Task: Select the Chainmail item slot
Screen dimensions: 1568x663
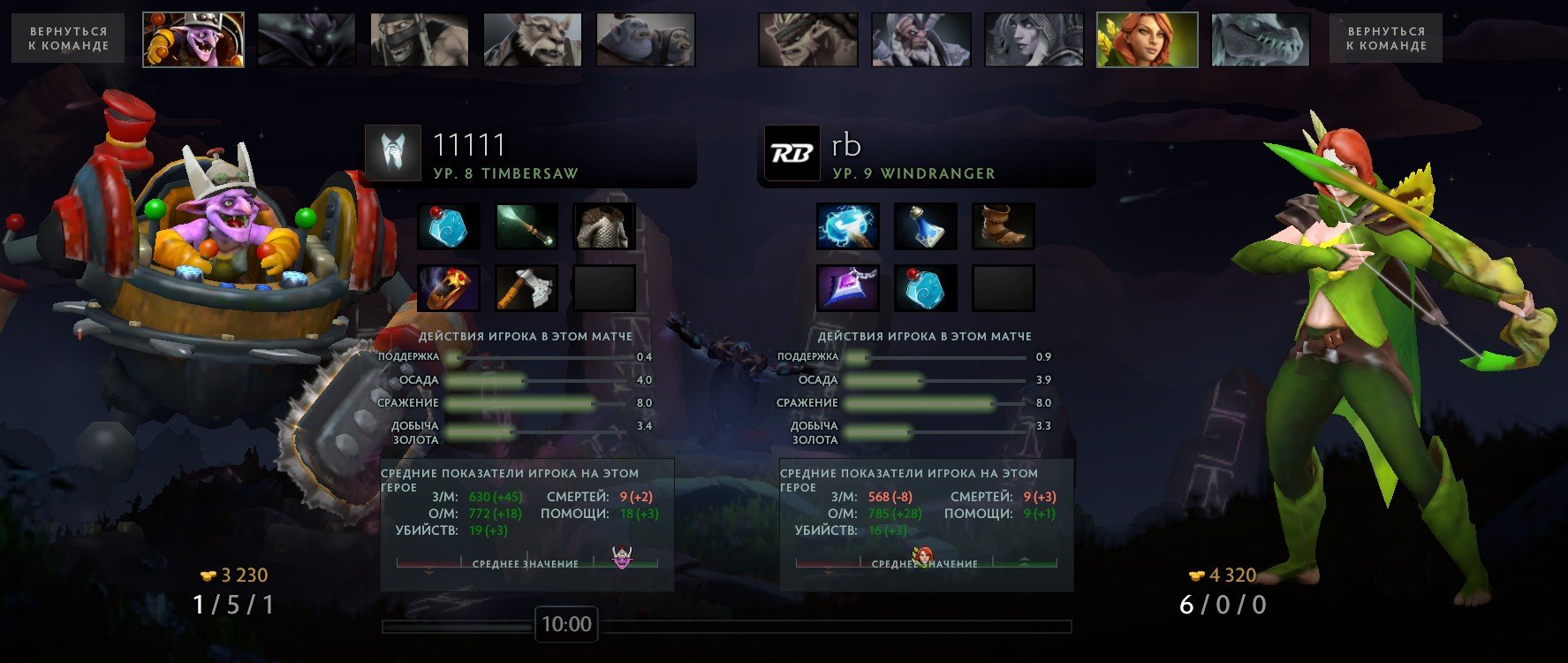Action: click(604, 226)
